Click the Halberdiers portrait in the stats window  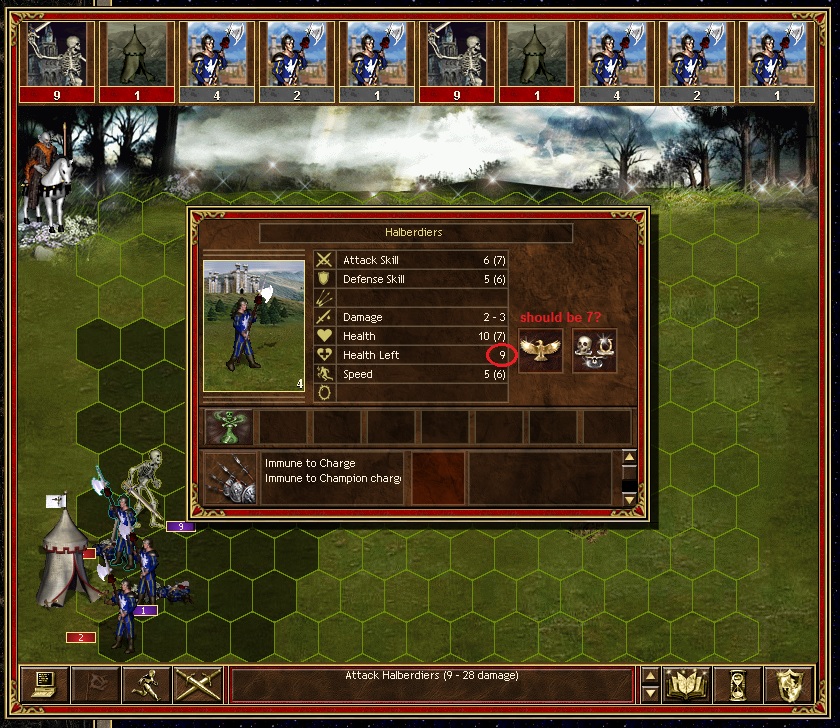254,325
